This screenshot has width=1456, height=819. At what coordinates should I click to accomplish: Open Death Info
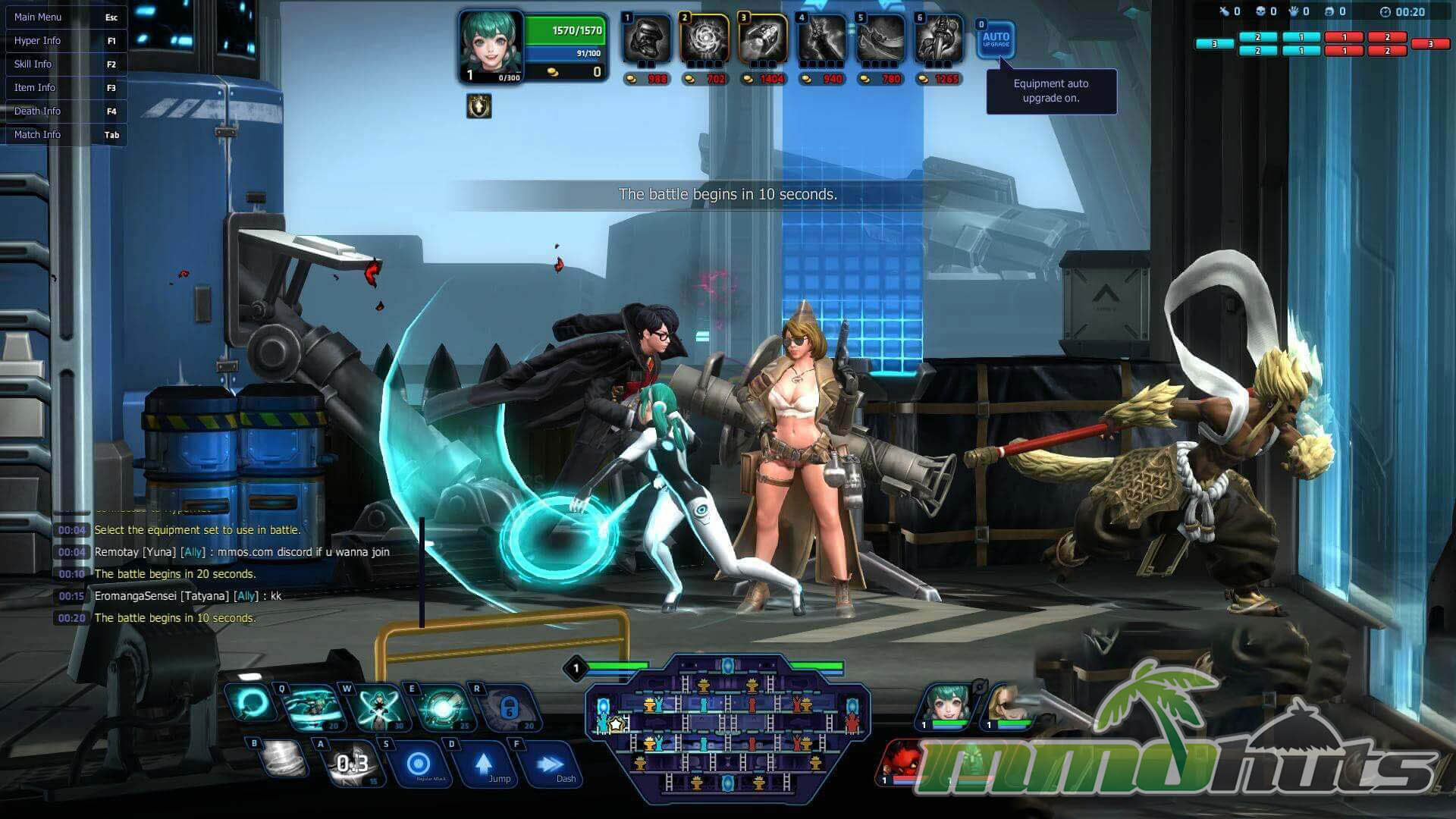pyautogui.click(x=64, y=111)
